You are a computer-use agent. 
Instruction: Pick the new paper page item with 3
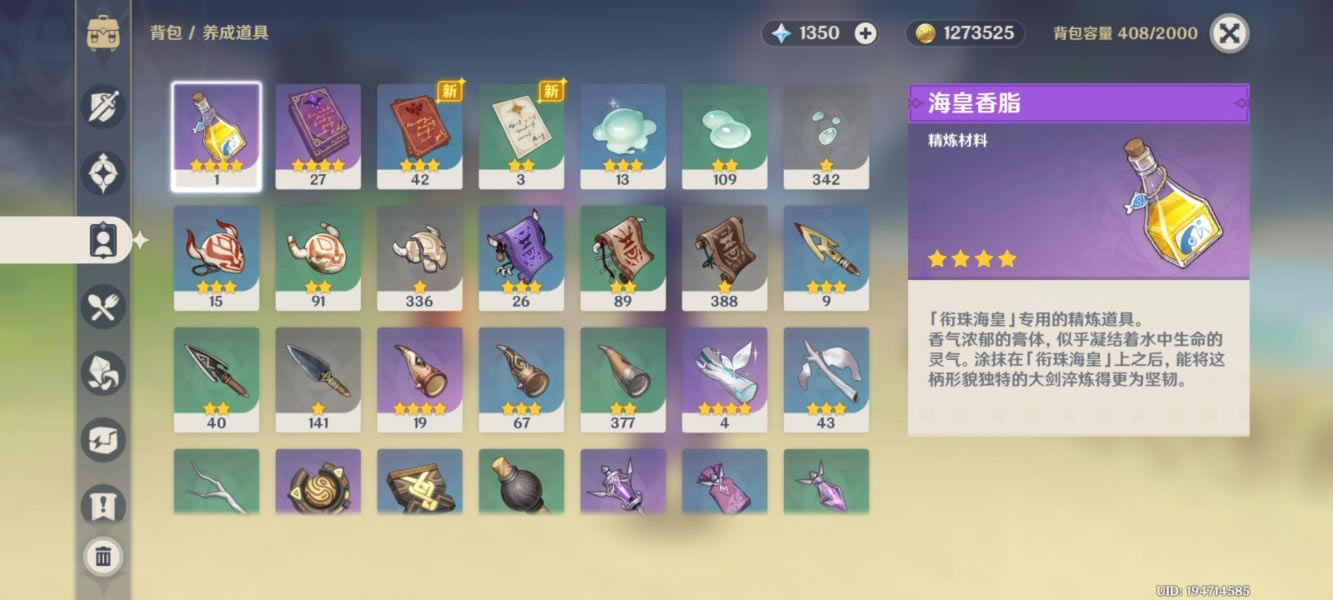point(521,136)
